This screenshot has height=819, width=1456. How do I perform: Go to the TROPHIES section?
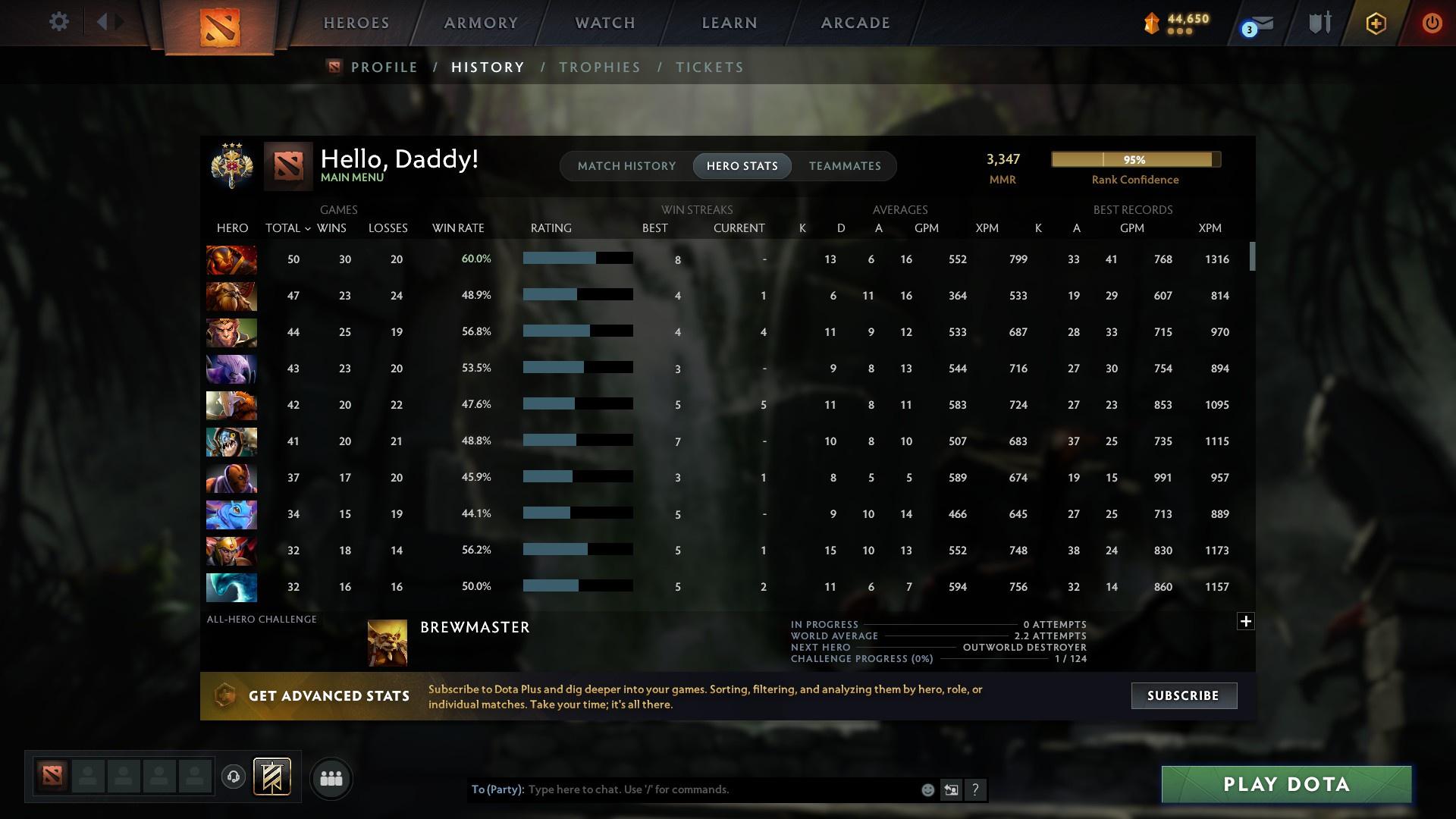(x=599, y=67)
